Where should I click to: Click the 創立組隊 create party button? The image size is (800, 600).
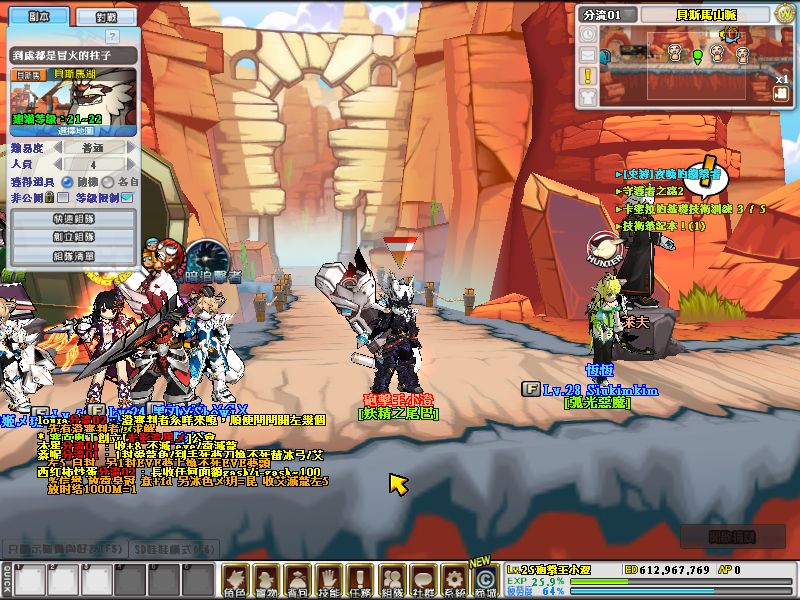[74, 237]
